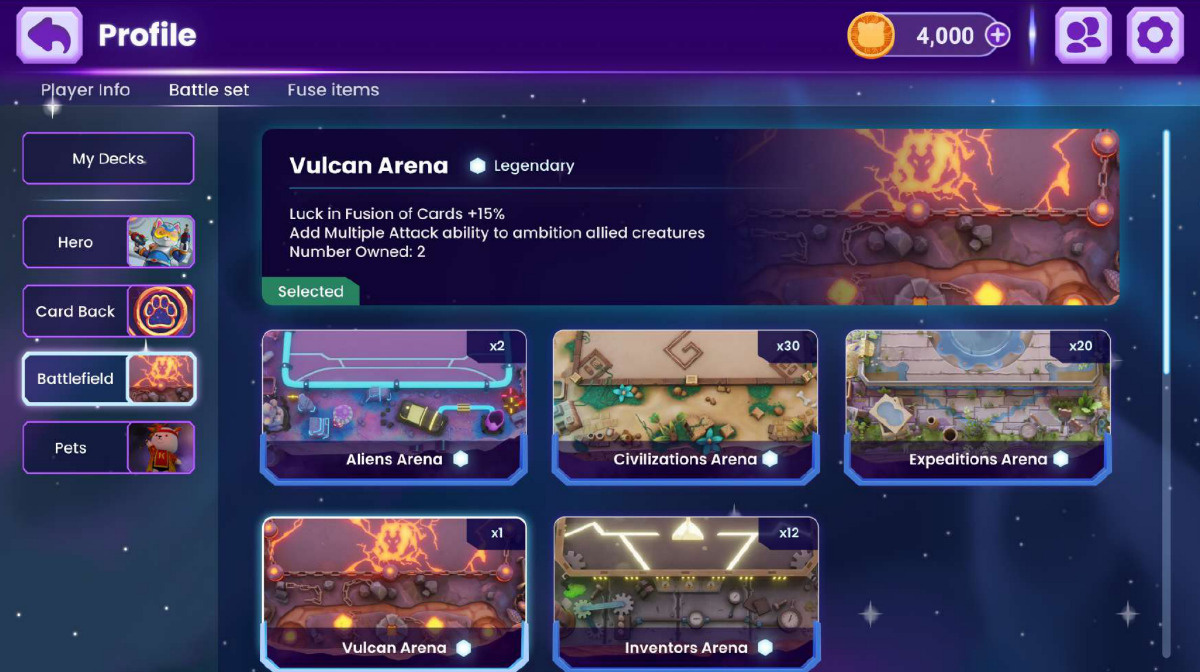
Task: Open the settings gear
Action: click(1155, 36)
